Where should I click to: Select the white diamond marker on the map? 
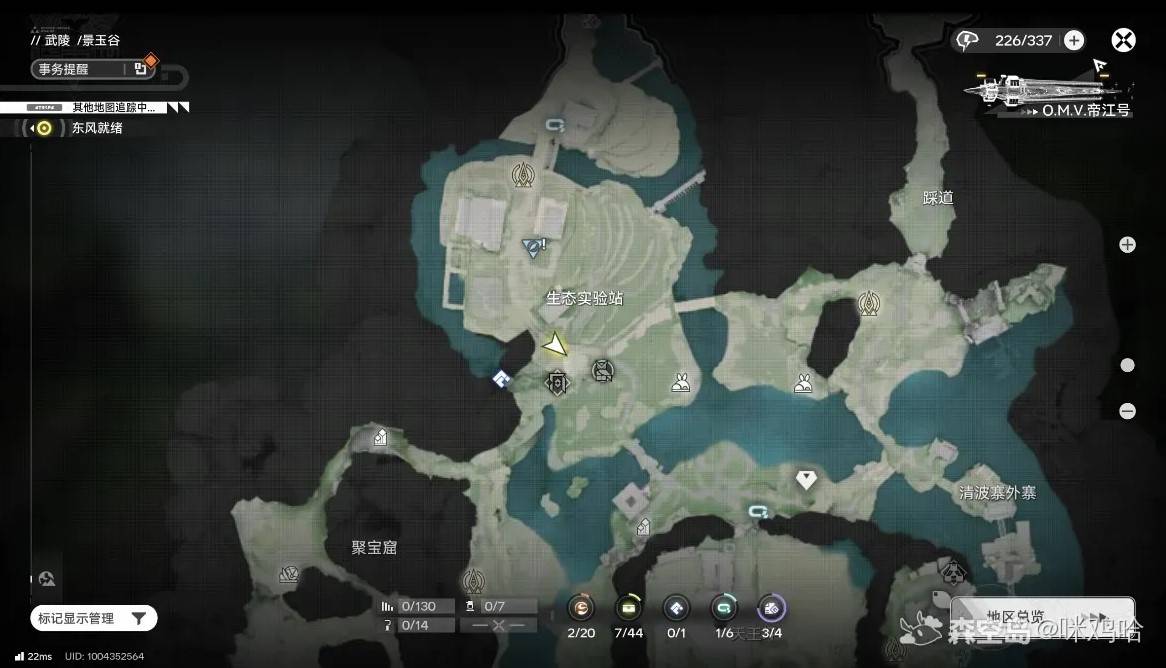coord(806,480)
